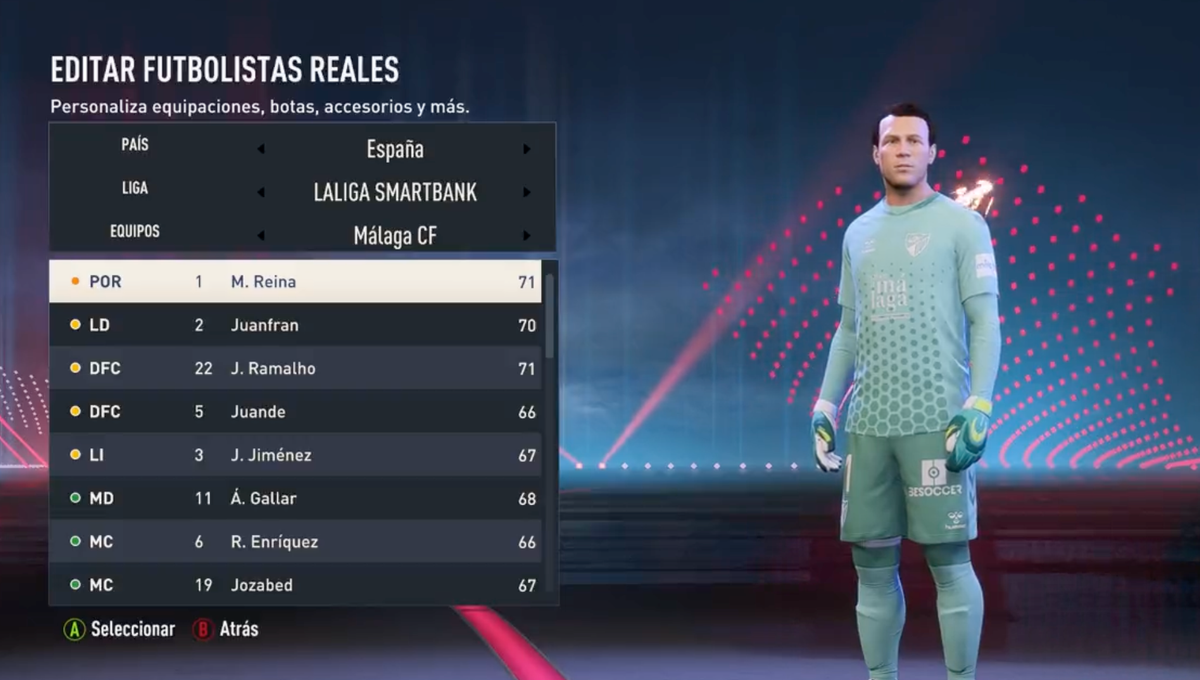The height and width of the screenshot is (680, 1200).
Task: Switch to next league after LALIGA SMARTBANK
Action: click(526, 193)
